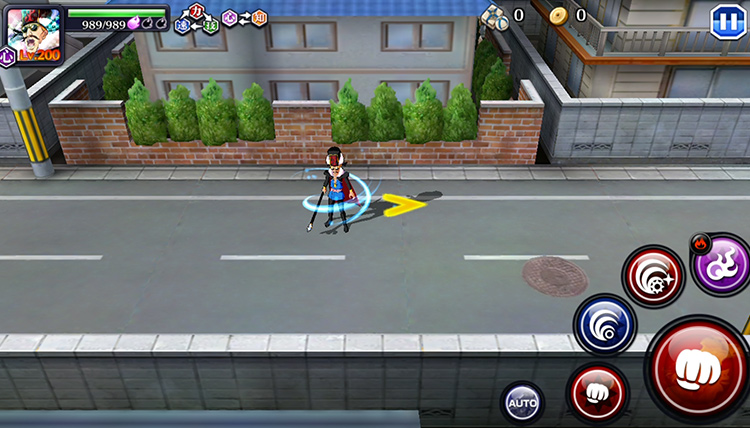This screenshot has height=428, width=750.
Task: Activate the red swirl skill button
Action: click(x=654, y=275)
